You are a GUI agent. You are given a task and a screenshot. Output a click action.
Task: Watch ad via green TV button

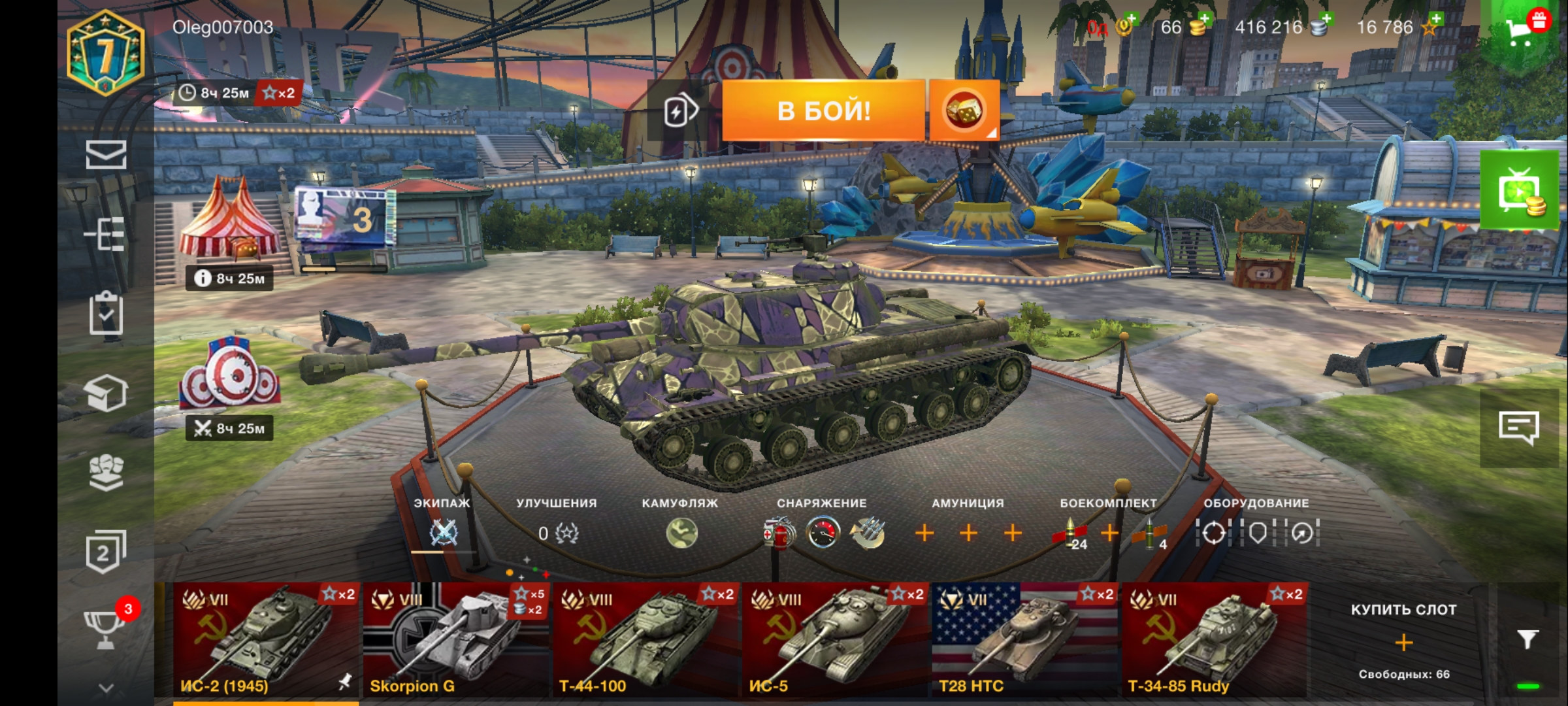tap(1520, 191)
